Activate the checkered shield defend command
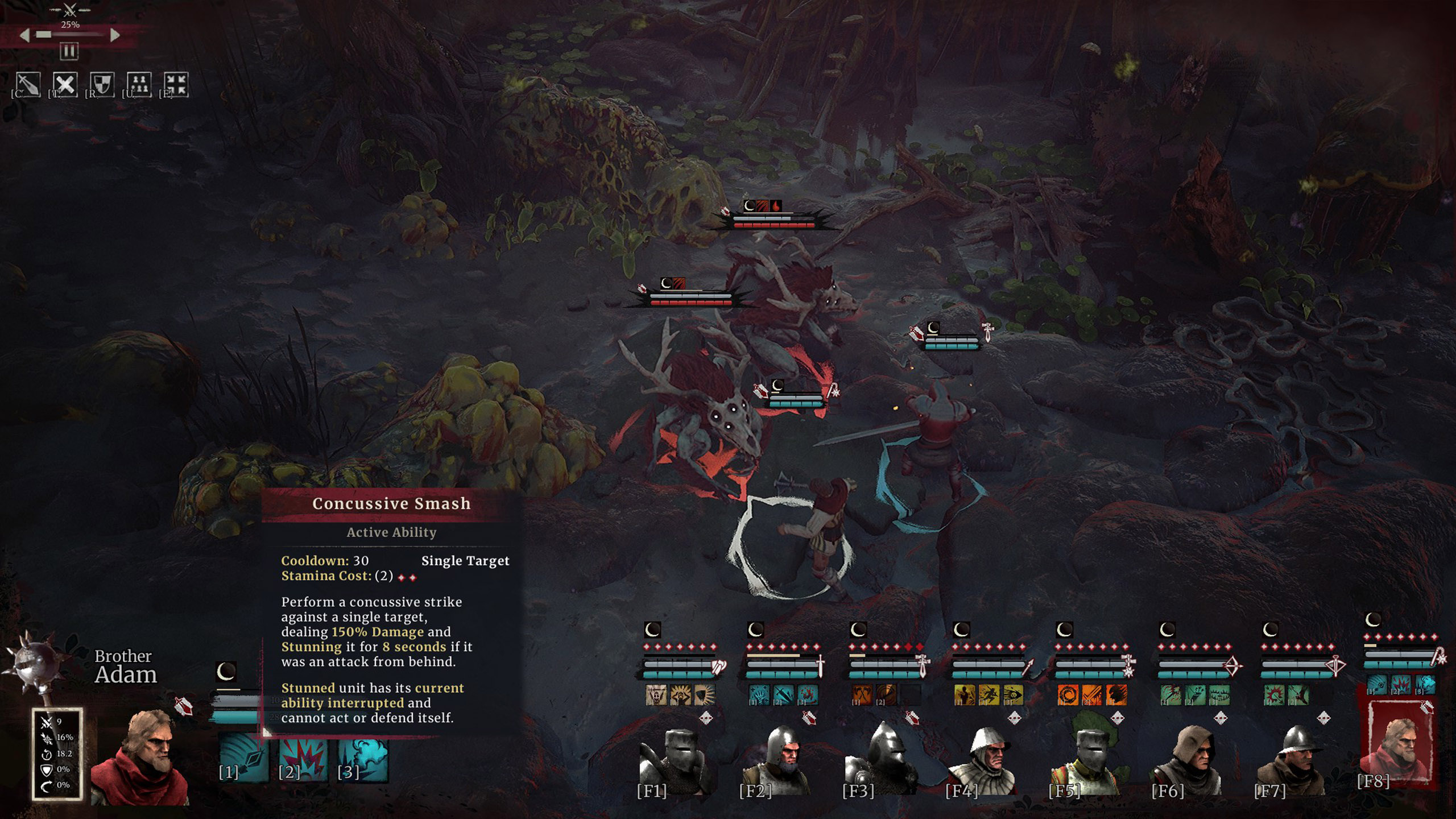This screenshot has width=1456, height=819. click(x=102, y=85)
